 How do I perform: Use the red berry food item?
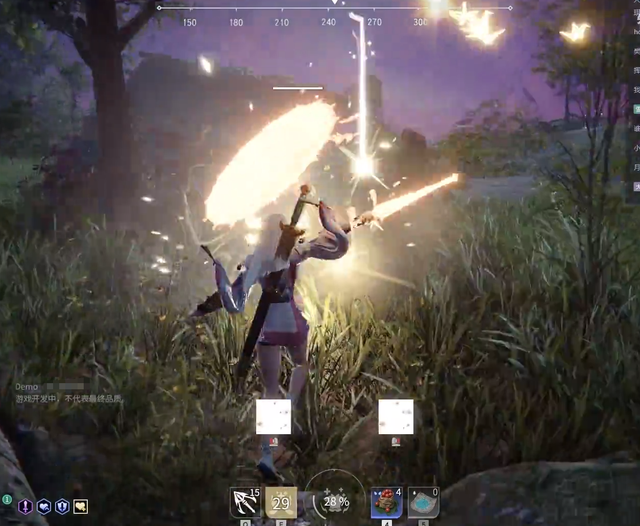tap(386, 502)
